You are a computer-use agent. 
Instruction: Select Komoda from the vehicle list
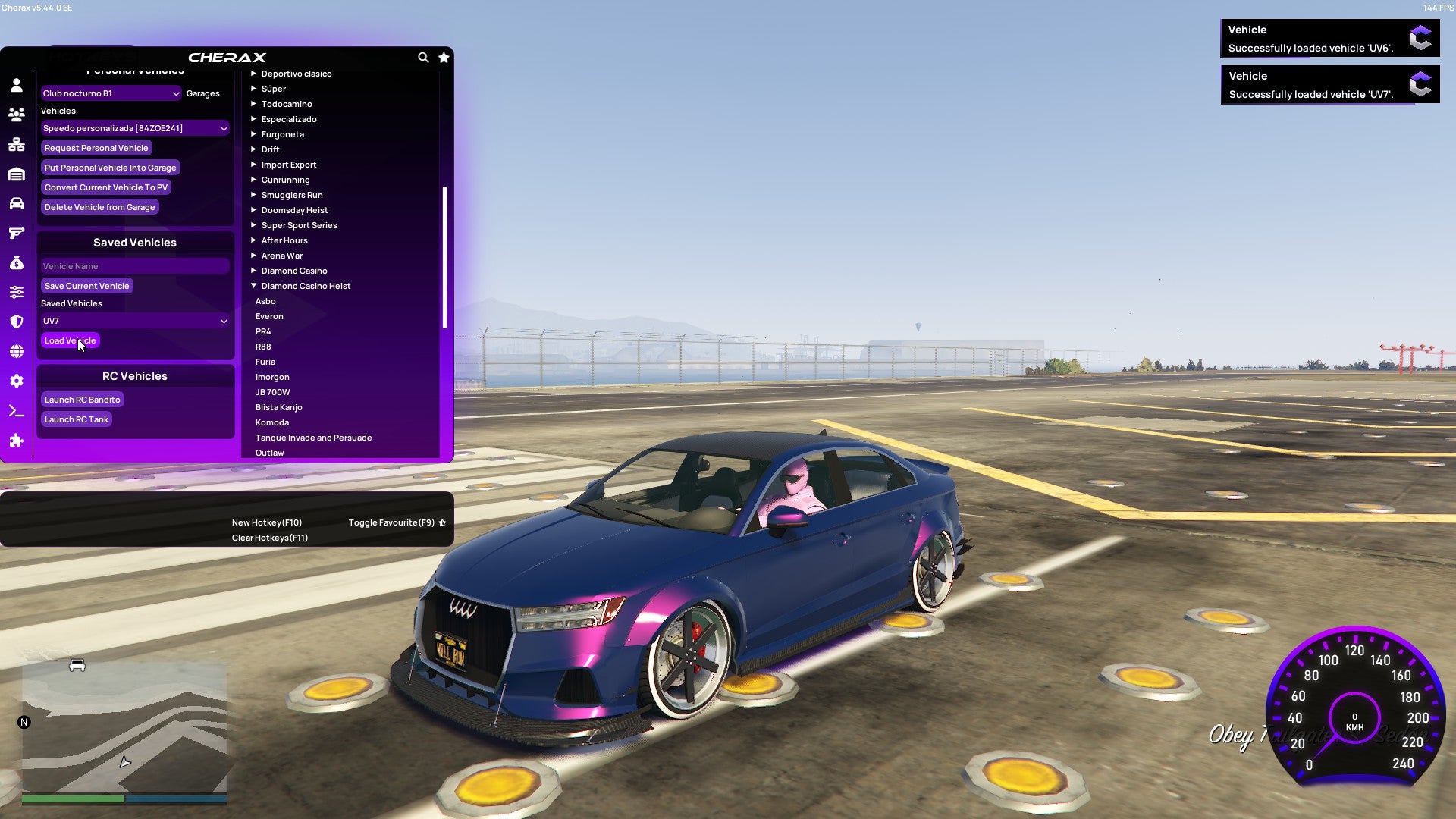pos(271,422)
